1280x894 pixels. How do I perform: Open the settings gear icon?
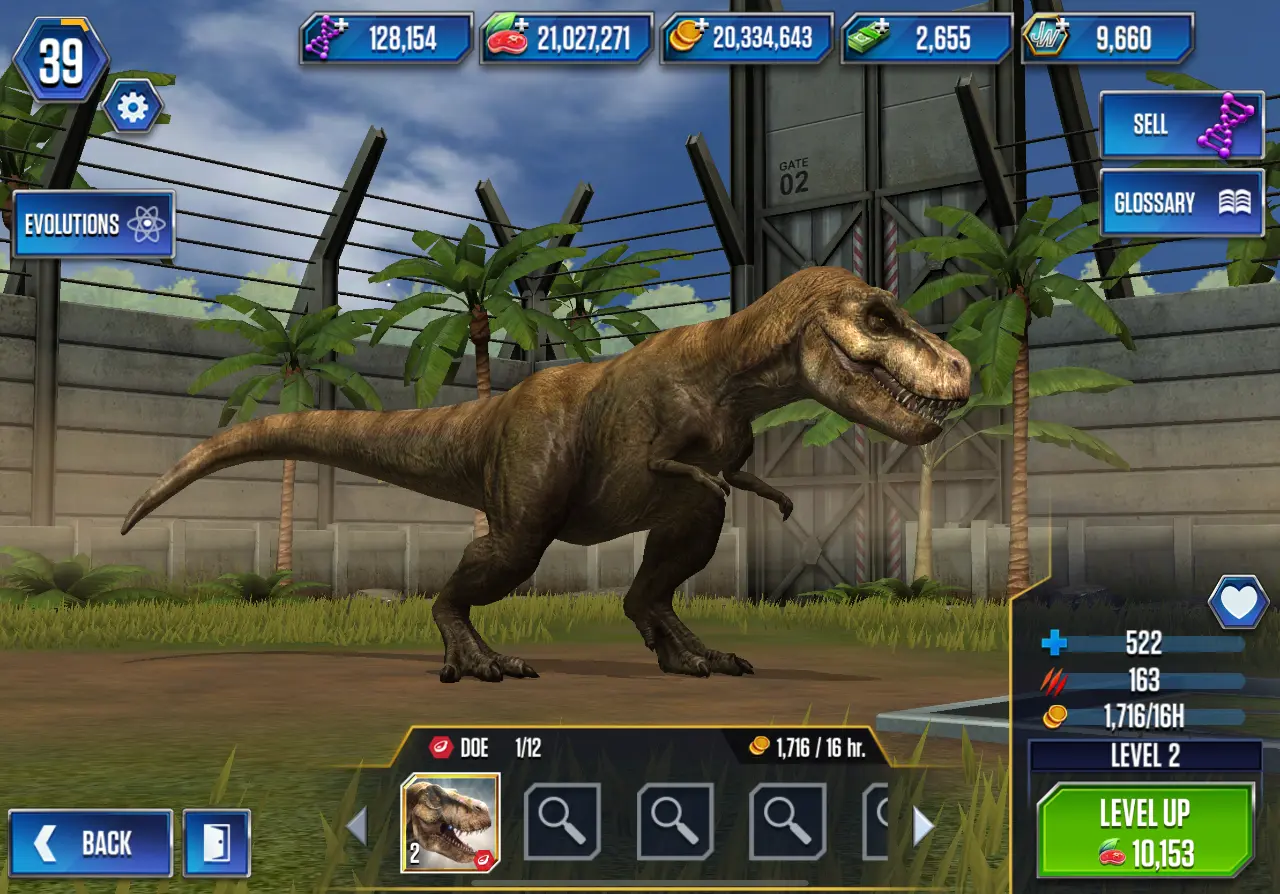coord(132,107)
